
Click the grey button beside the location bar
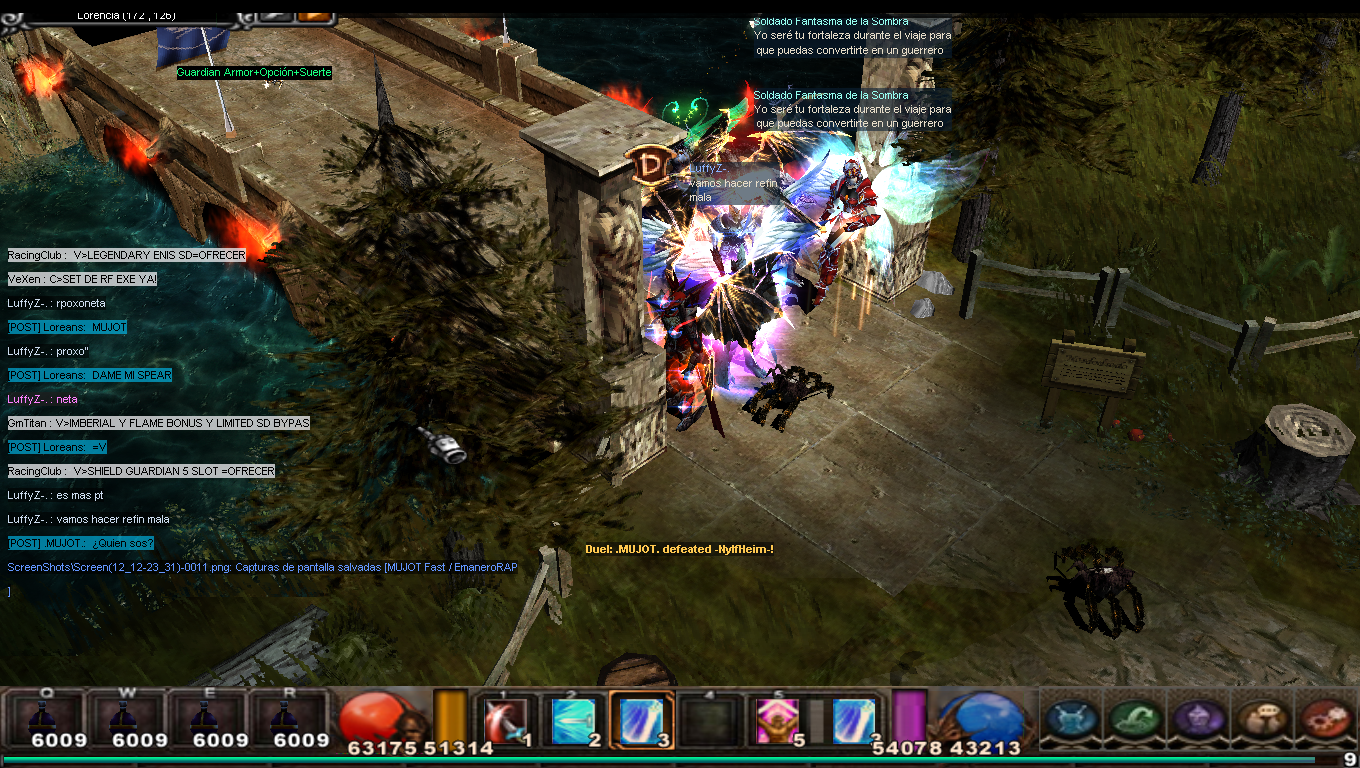pos(274,15)
